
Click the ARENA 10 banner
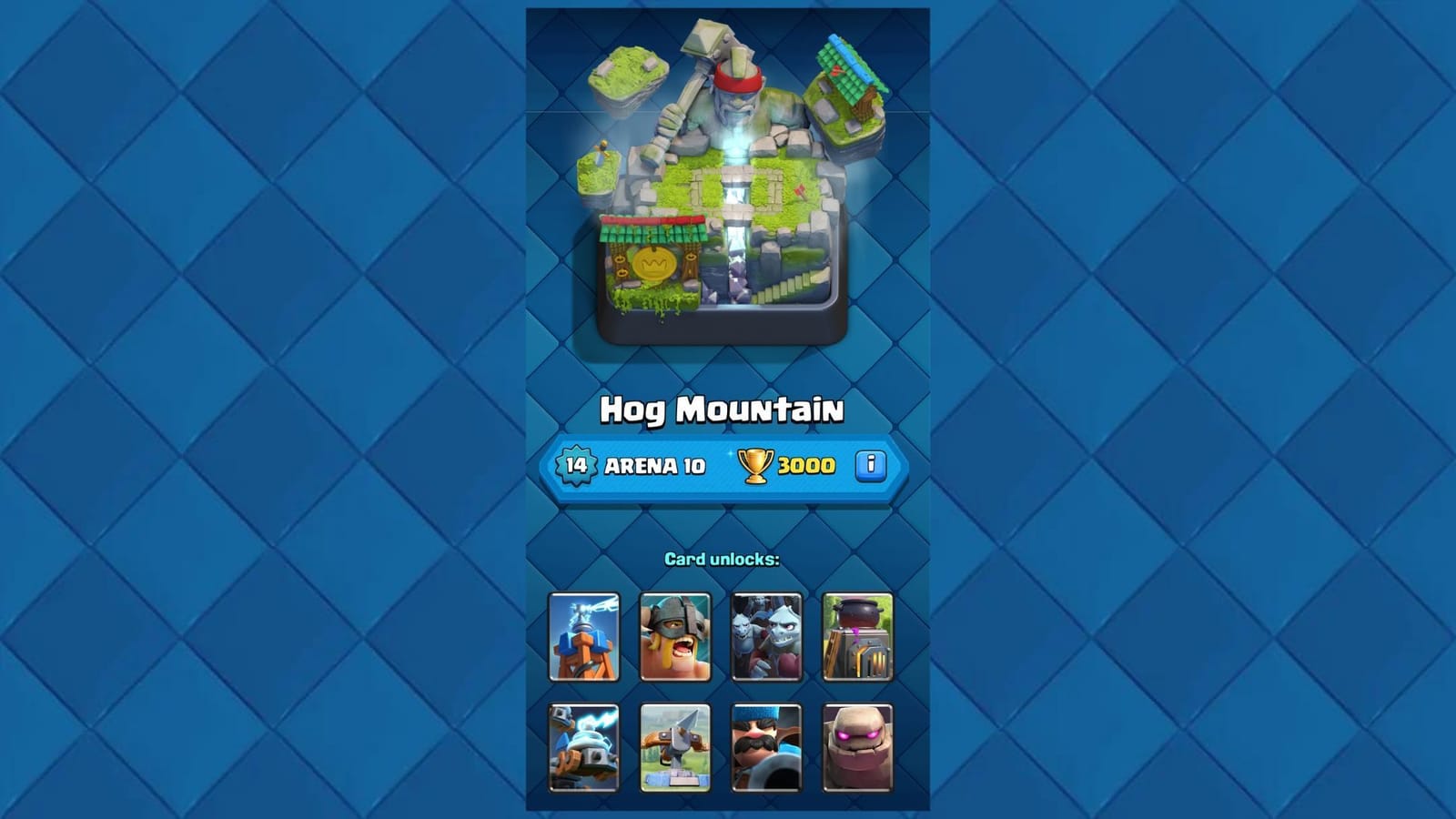tap(653, 466)
